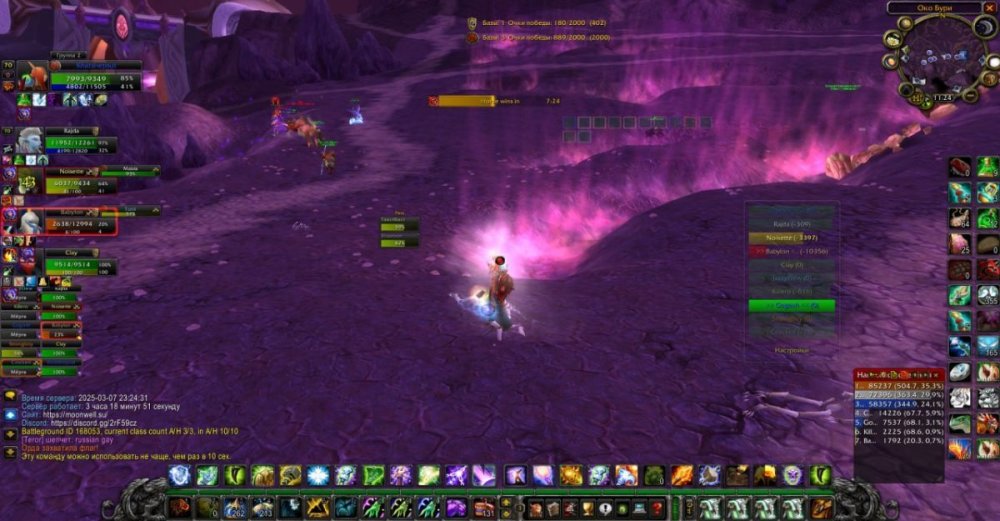Select Clay's party frame portrait
Screen dimensions: 1000x521
(x=30, y=261)
